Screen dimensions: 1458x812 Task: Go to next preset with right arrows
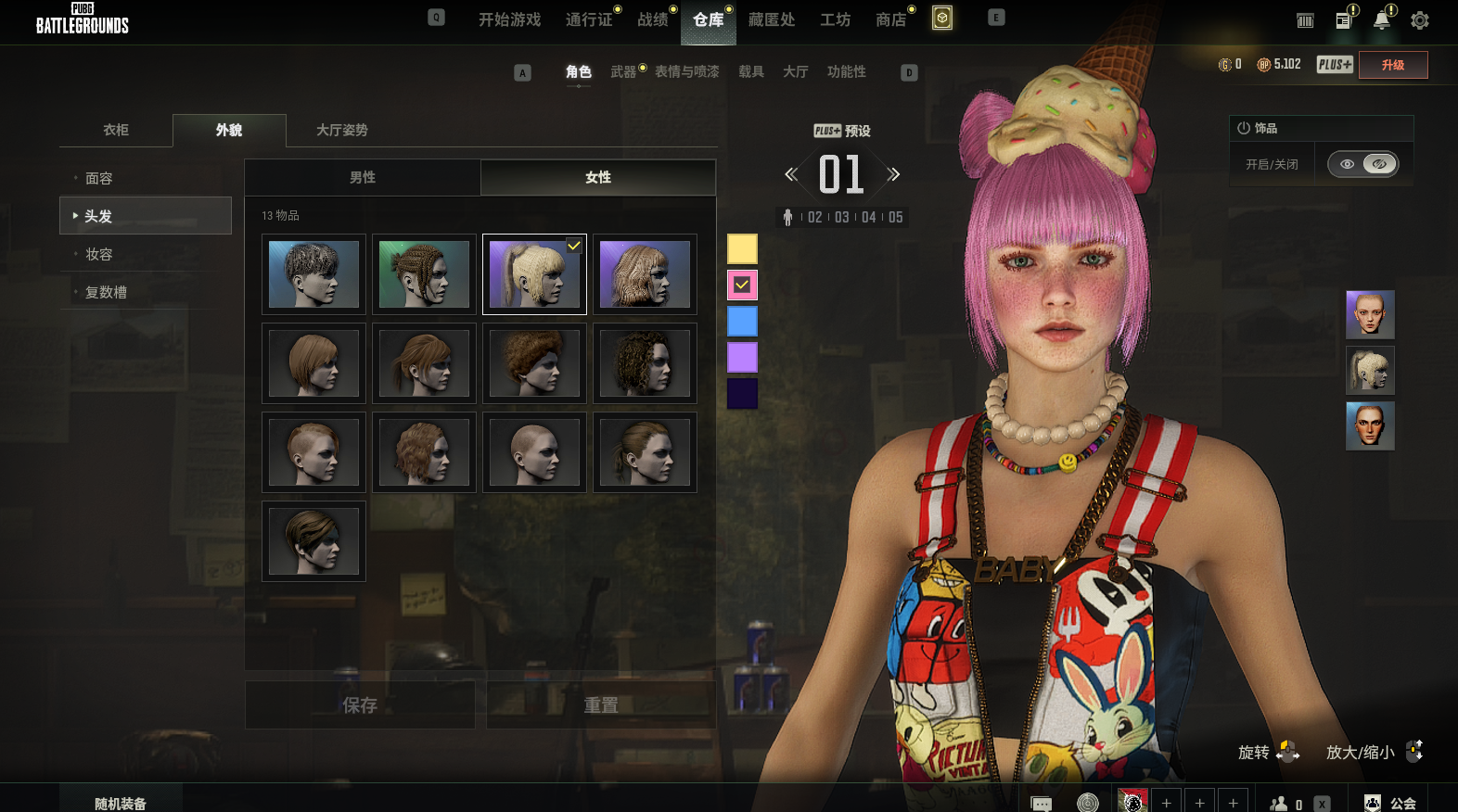point(893,174)
